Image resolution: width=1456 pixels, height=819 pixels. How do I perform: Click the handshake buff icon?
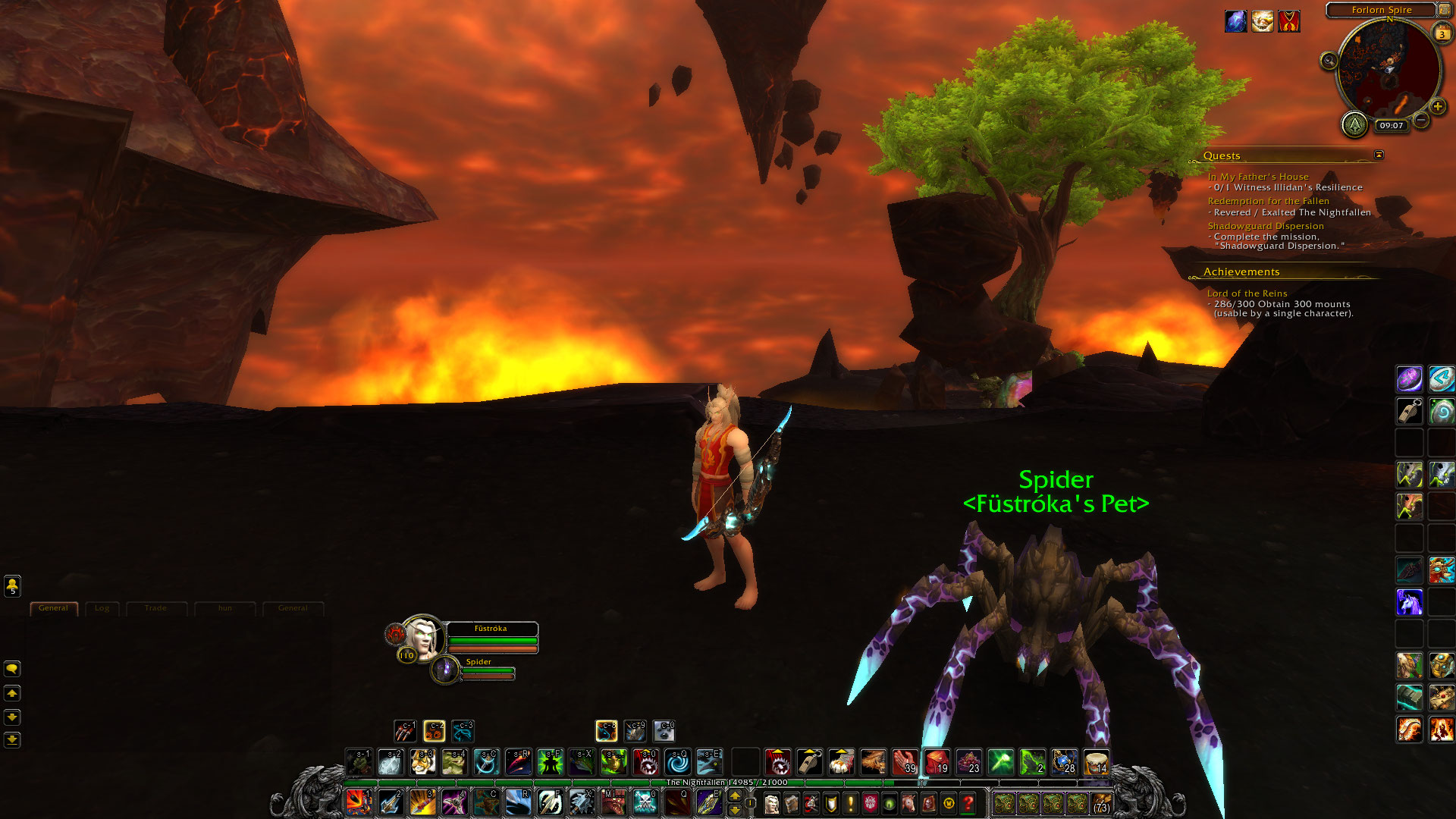pos(1262,21)
